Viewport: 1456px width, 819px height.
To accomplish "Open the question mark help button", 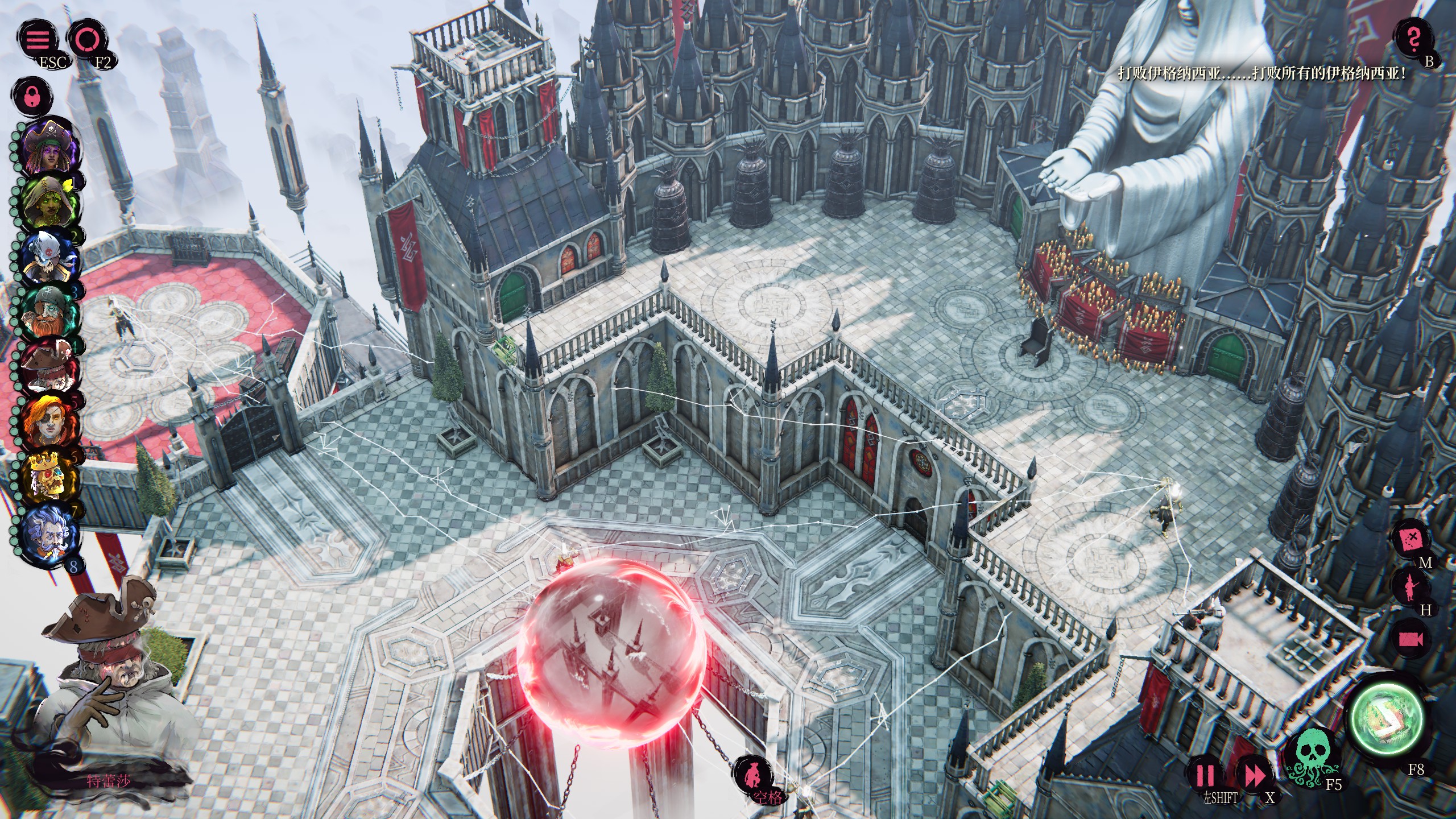I will point(1414,39).
